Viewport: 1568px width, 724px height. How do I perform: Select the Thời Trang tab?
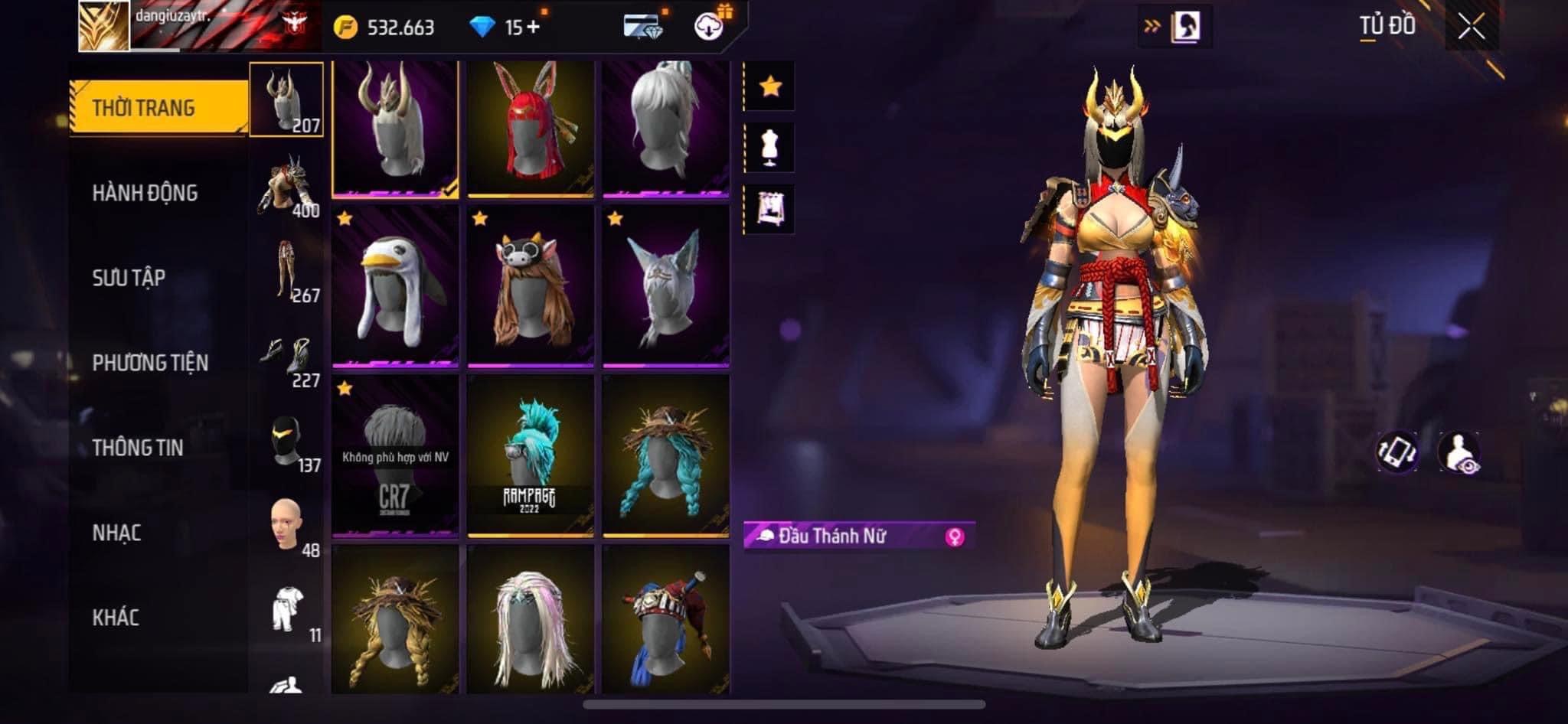[x=158, y=108]
